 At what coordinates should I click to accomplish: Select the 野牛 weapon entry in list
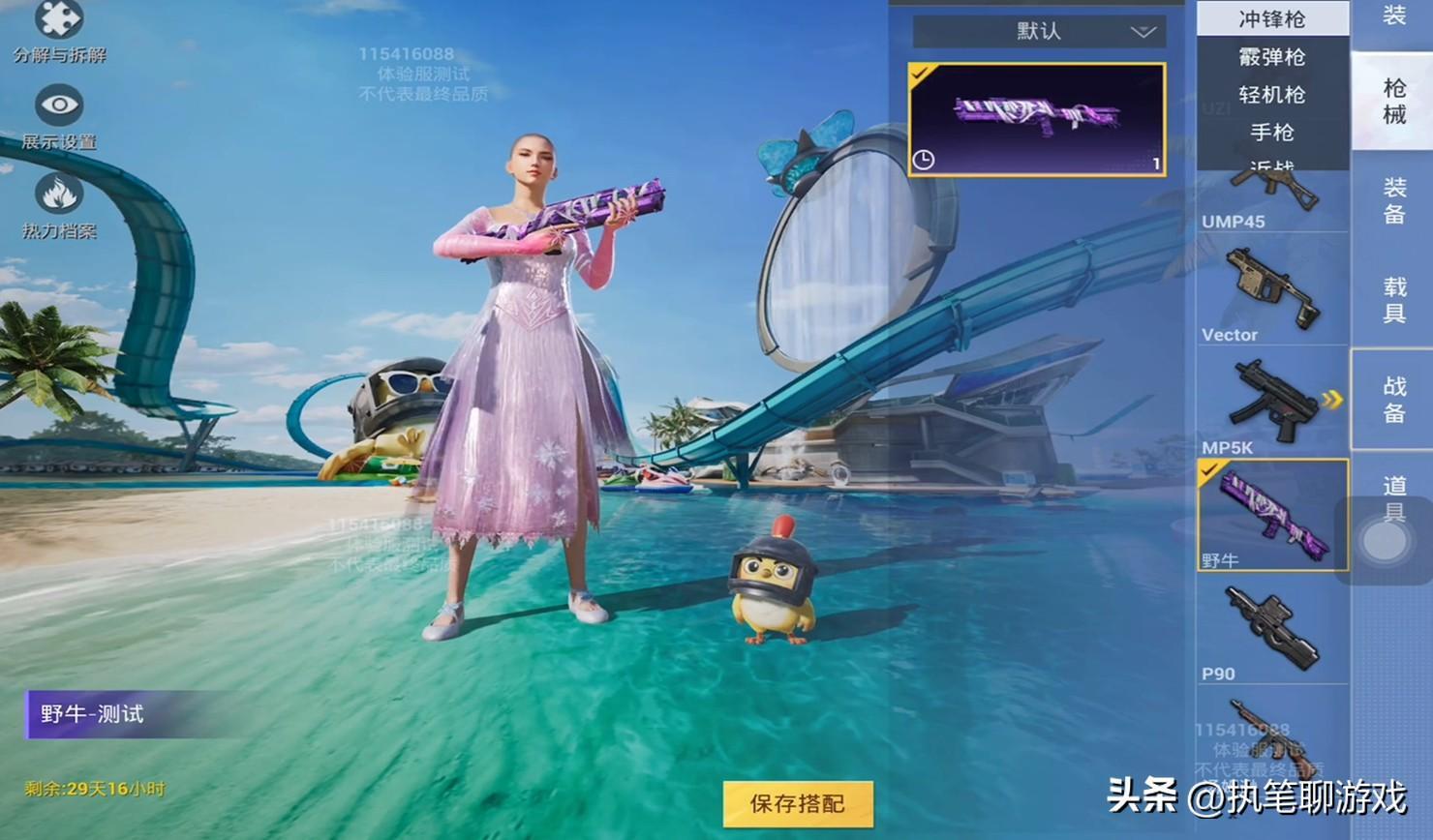tap(1271, 515)
